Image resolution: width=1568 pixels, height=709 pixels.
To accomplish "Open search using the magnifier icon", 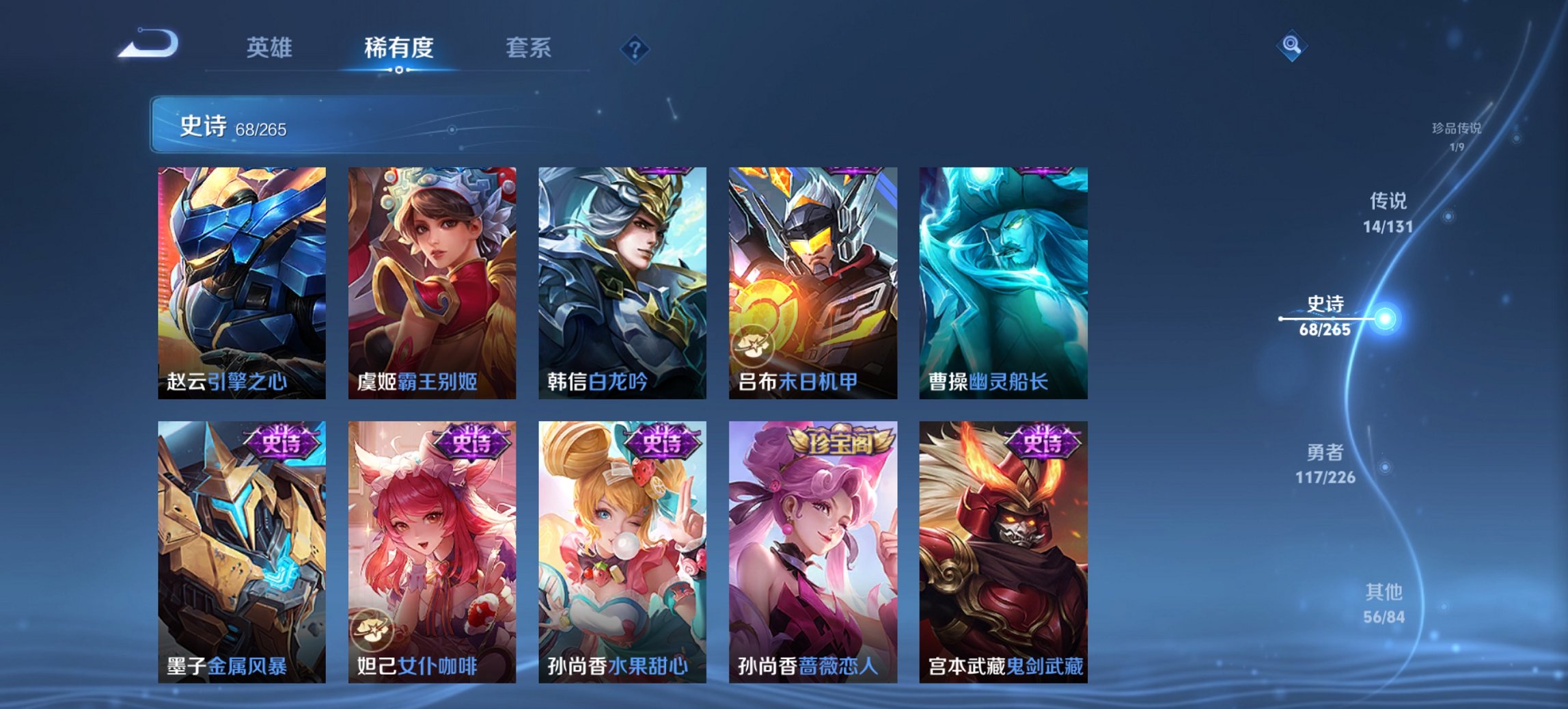I will [x=1290, y=46].
